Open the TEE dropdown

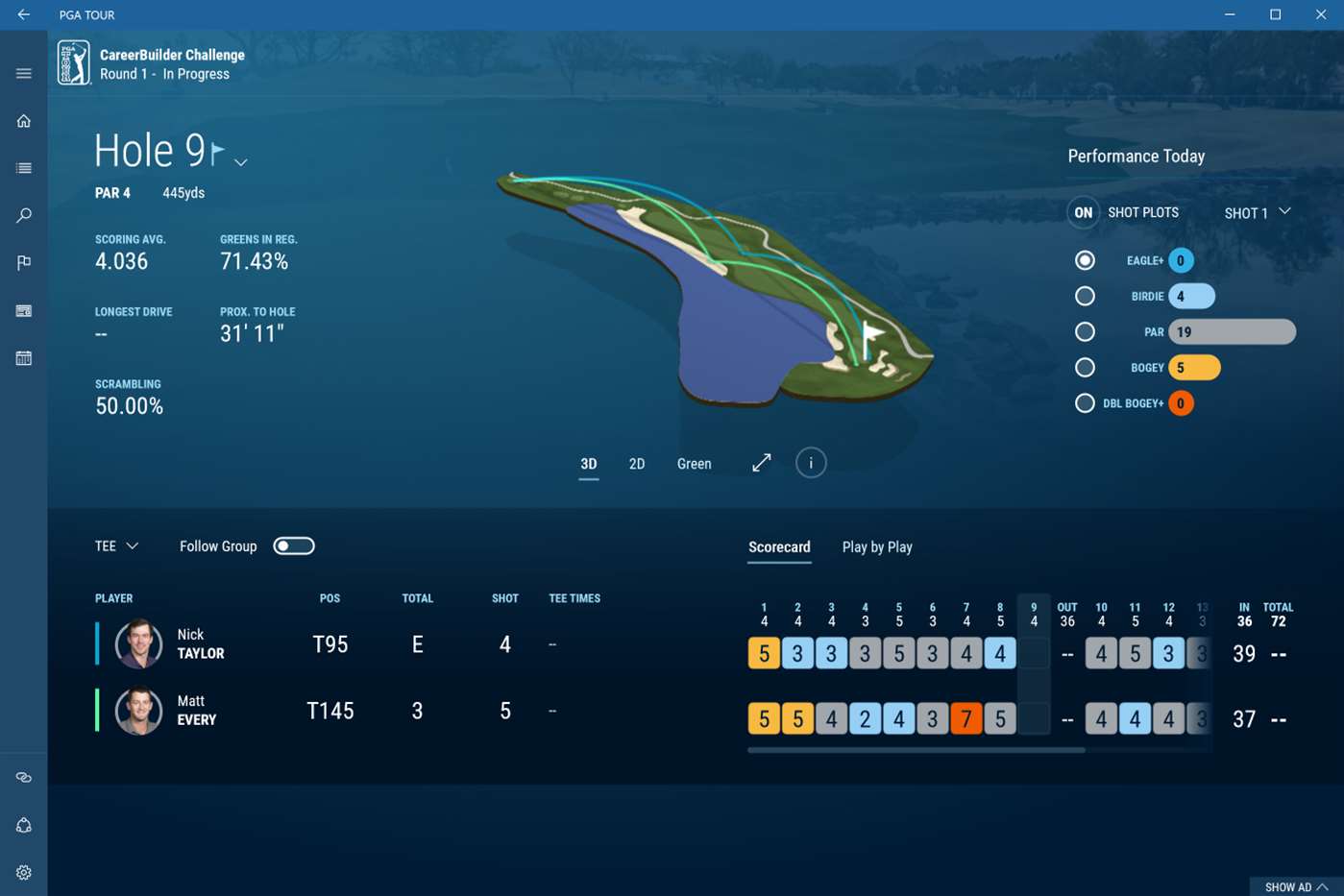[116, 546]
